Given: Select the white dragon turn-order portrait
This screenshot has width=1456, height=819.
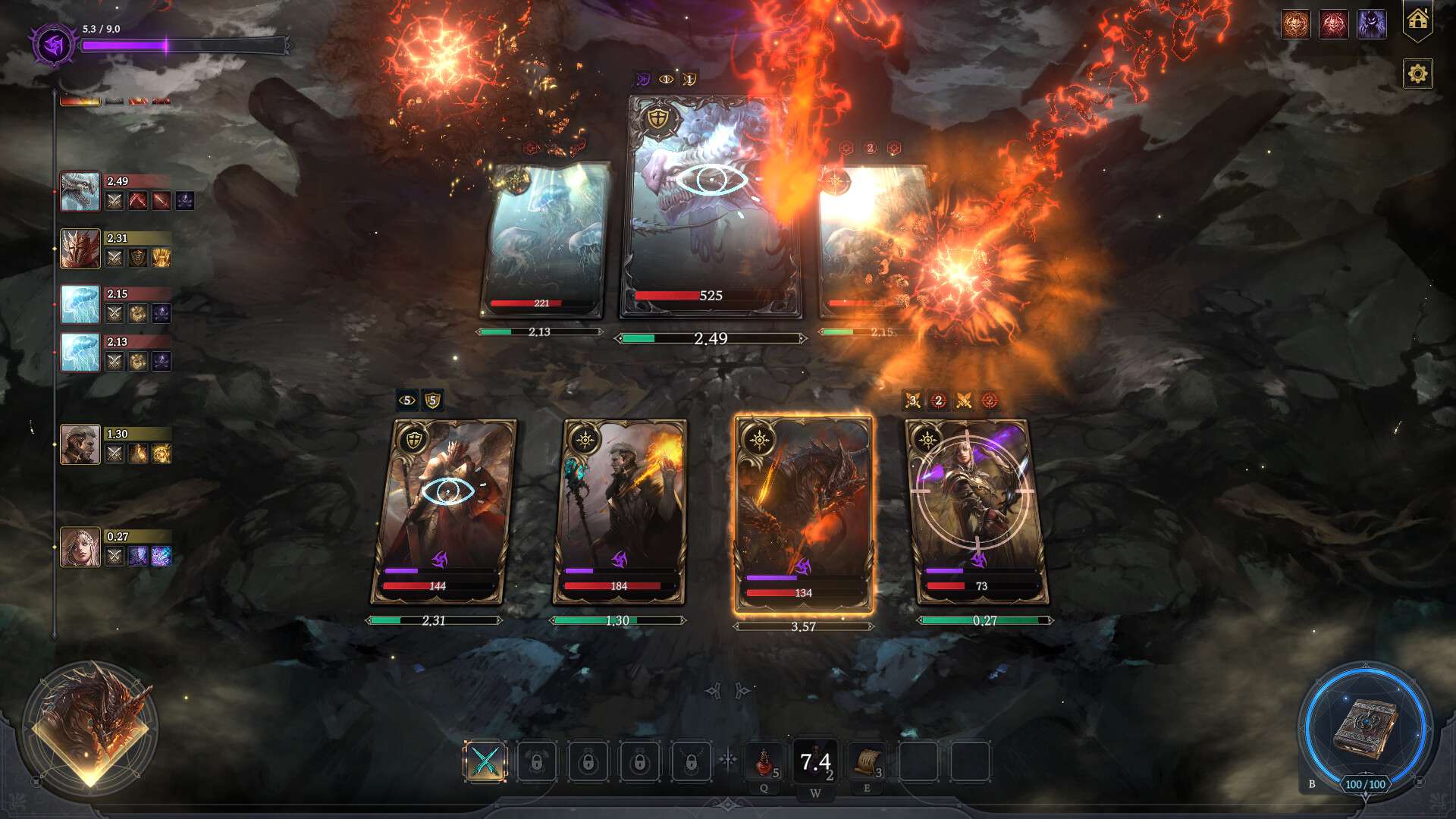Looking at the screenshot, I should pos(80,191).
